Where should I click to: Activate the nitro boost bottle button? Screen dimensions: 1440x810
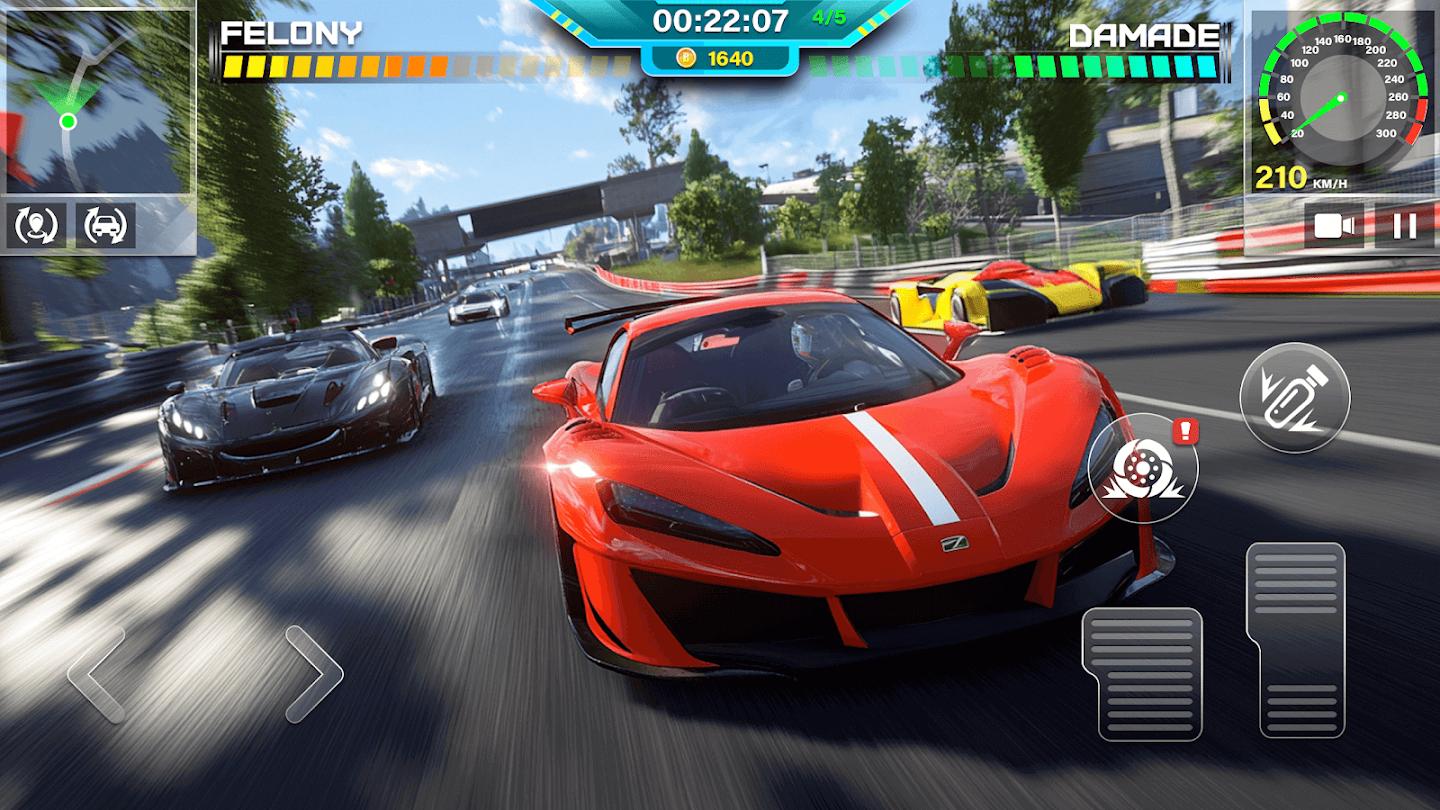[x=1294, y=399]
